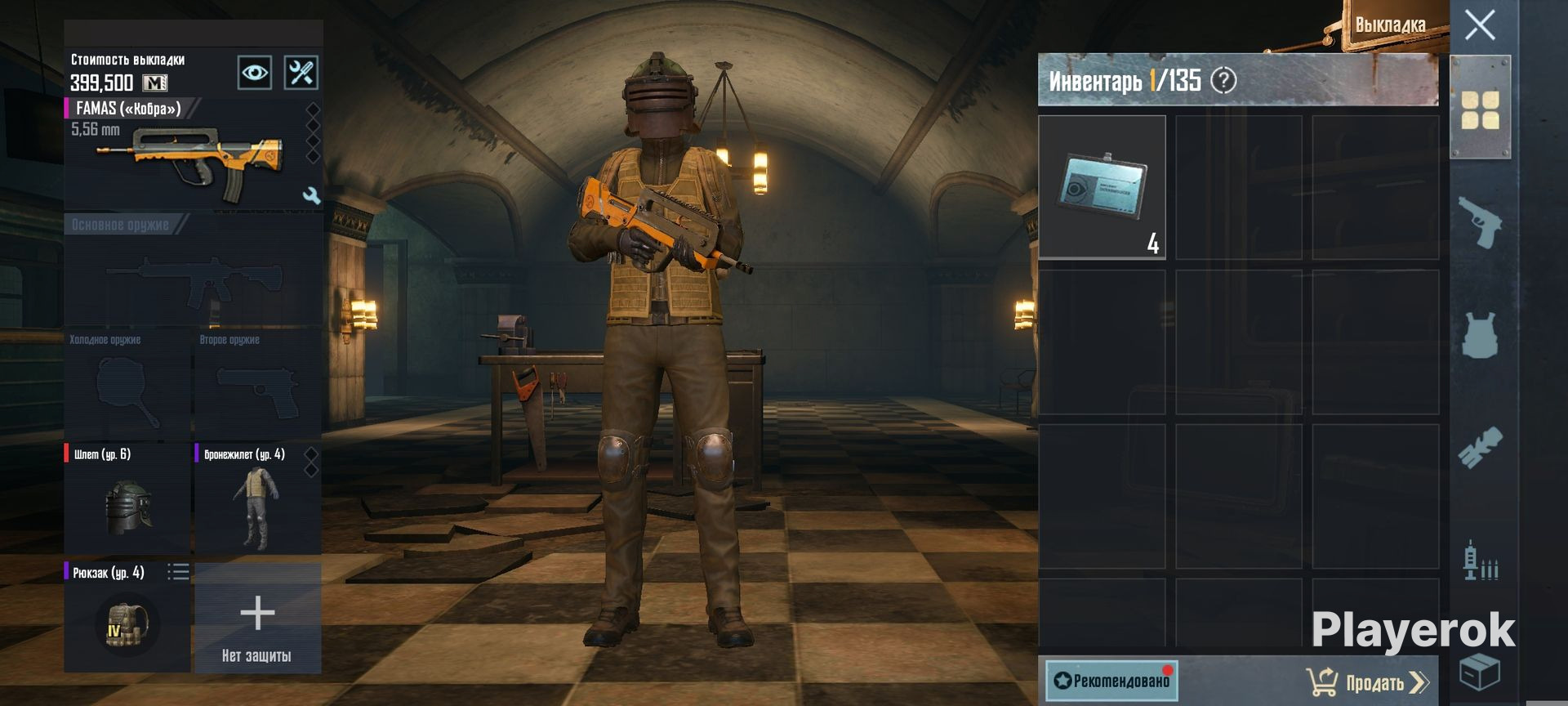Select the access card in inventory
1568x706 pixels.
(1102, 187)
